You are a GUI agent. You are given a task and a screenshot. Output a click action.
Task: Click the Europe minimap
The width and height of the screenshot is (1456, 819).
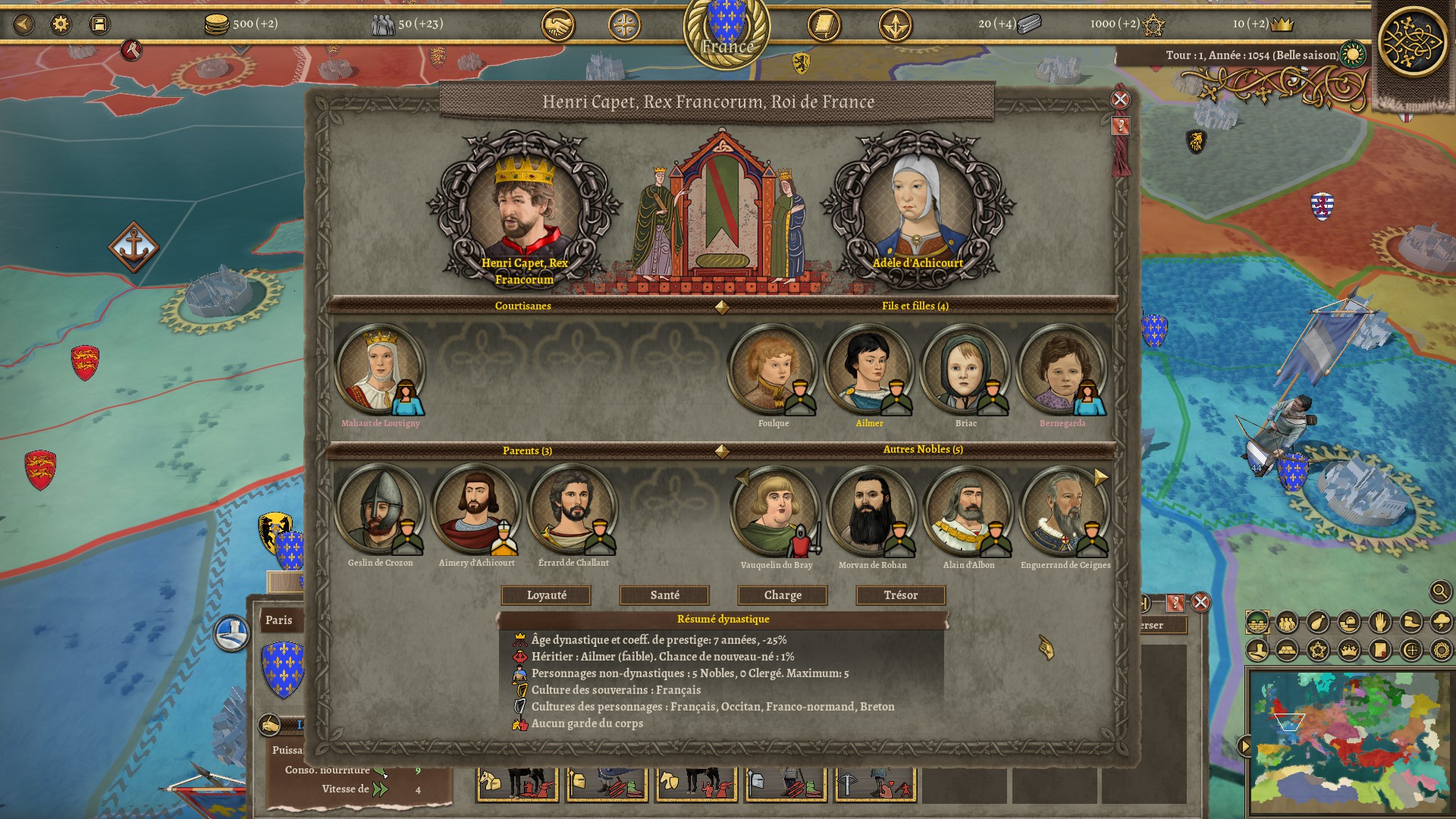pyautogui.click(x=1349, y=739)
